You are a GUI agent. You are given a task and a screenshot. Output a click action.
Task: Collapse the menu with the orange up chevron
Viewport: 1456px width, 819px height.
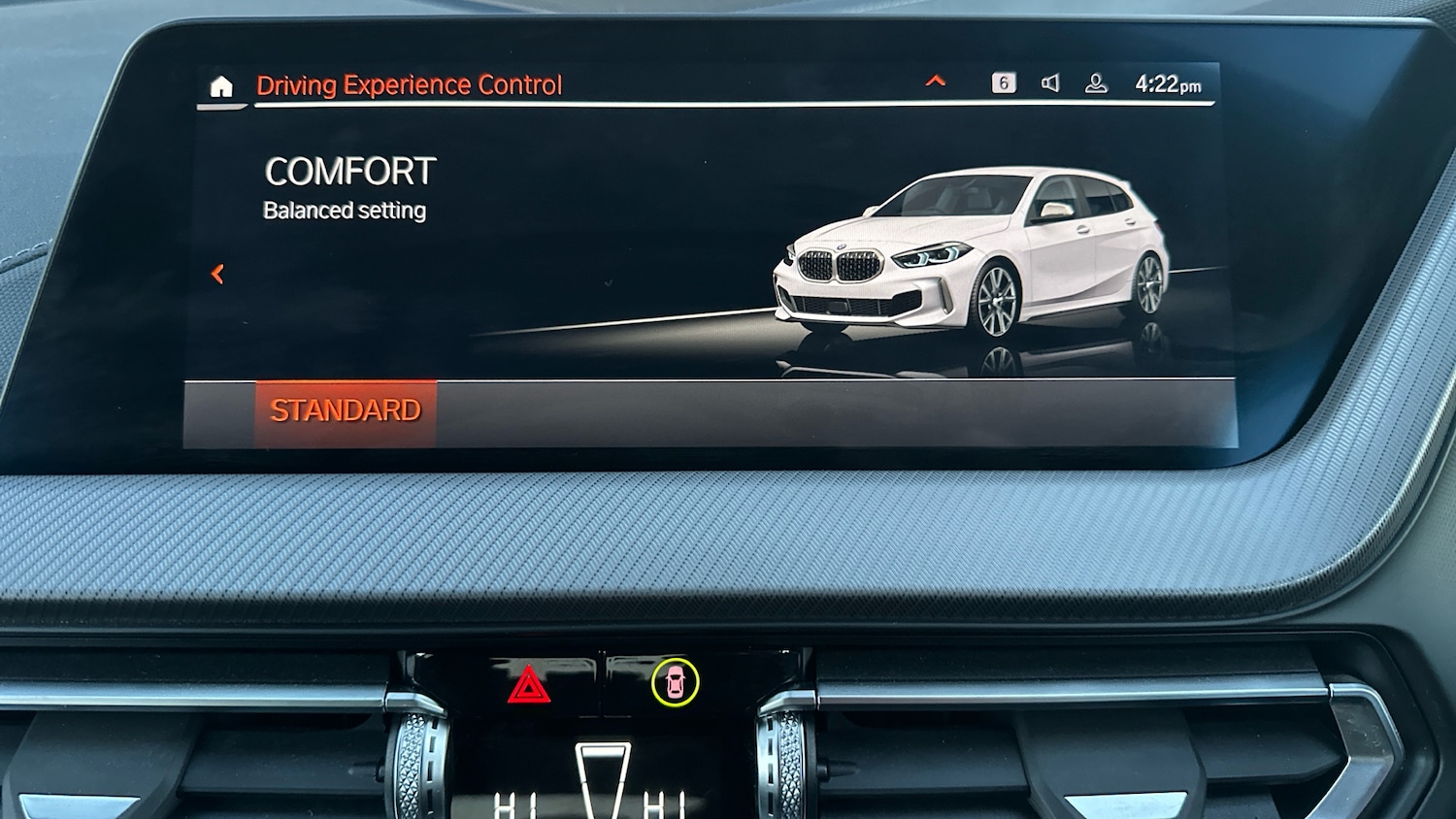click(935, 82)
